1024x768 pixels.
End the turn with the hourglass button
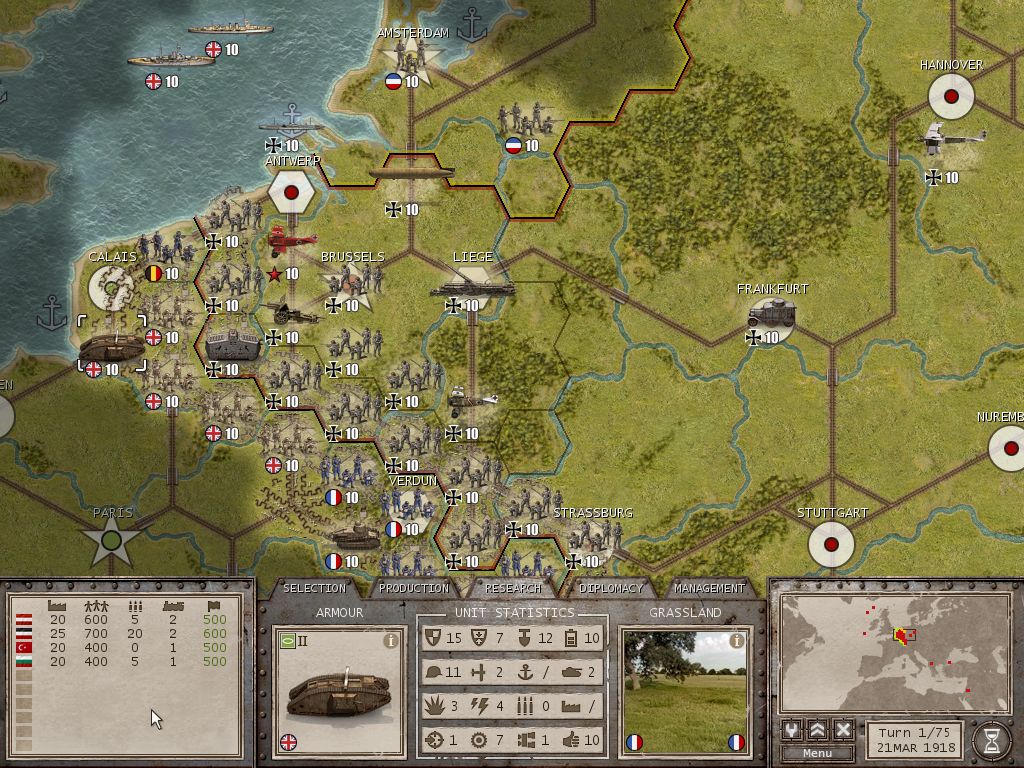tap(992, 738)
